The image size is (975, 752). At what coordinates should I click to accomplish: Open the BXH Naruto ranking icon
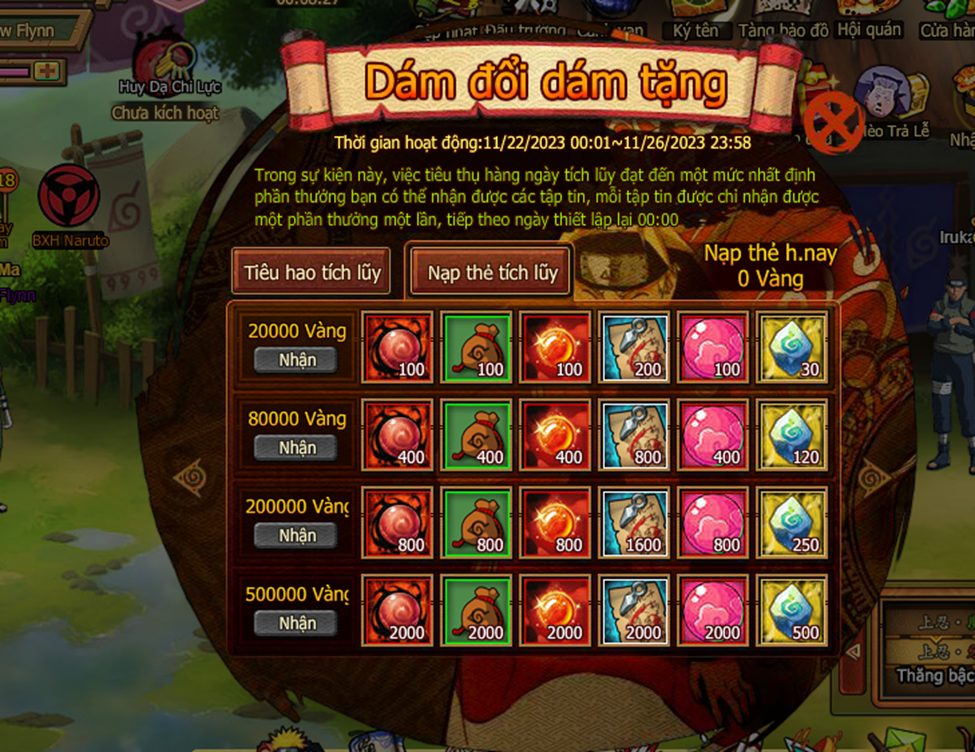[69, 200]
